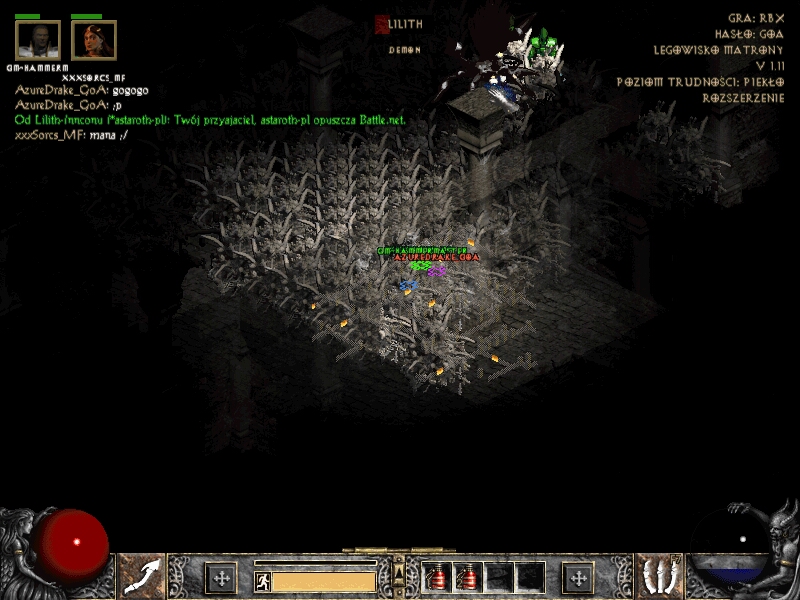The image size is (800, 600).
Task: Use the red potion in the second belt slot
Action: click(468, 577)
